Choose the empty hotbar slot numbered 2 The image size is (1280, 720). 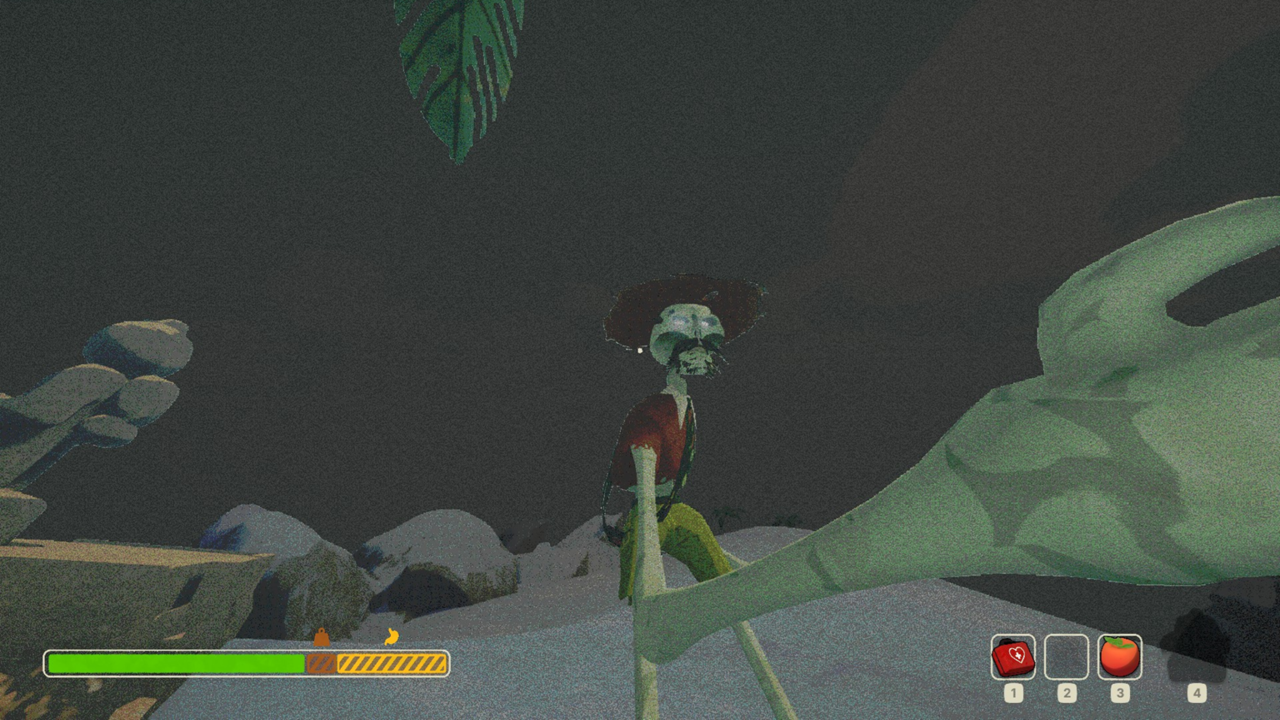(x=1066, y=657)
